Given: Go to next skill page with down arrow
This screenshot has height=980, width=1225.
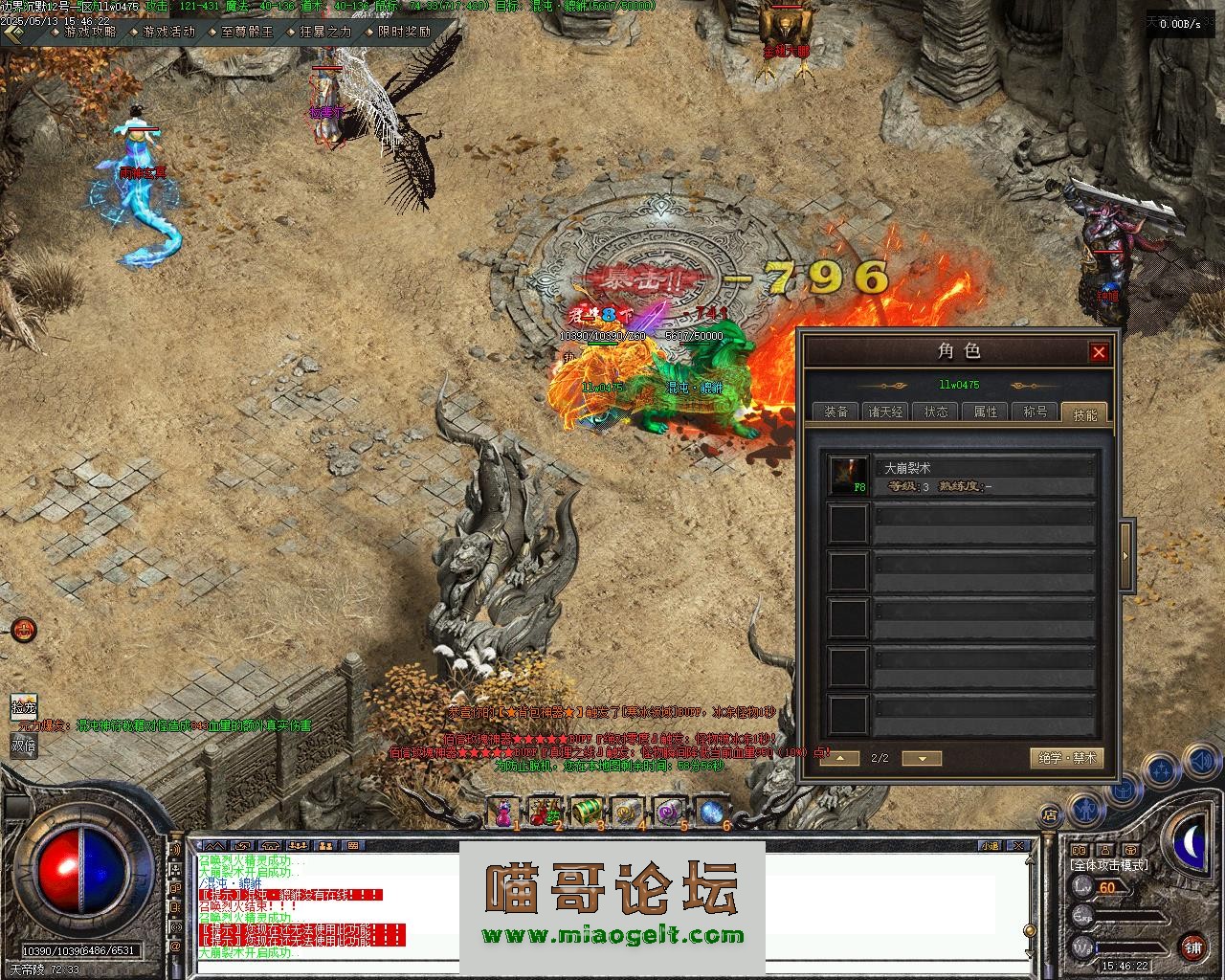Looking at the screenshot, I should 922,758.
